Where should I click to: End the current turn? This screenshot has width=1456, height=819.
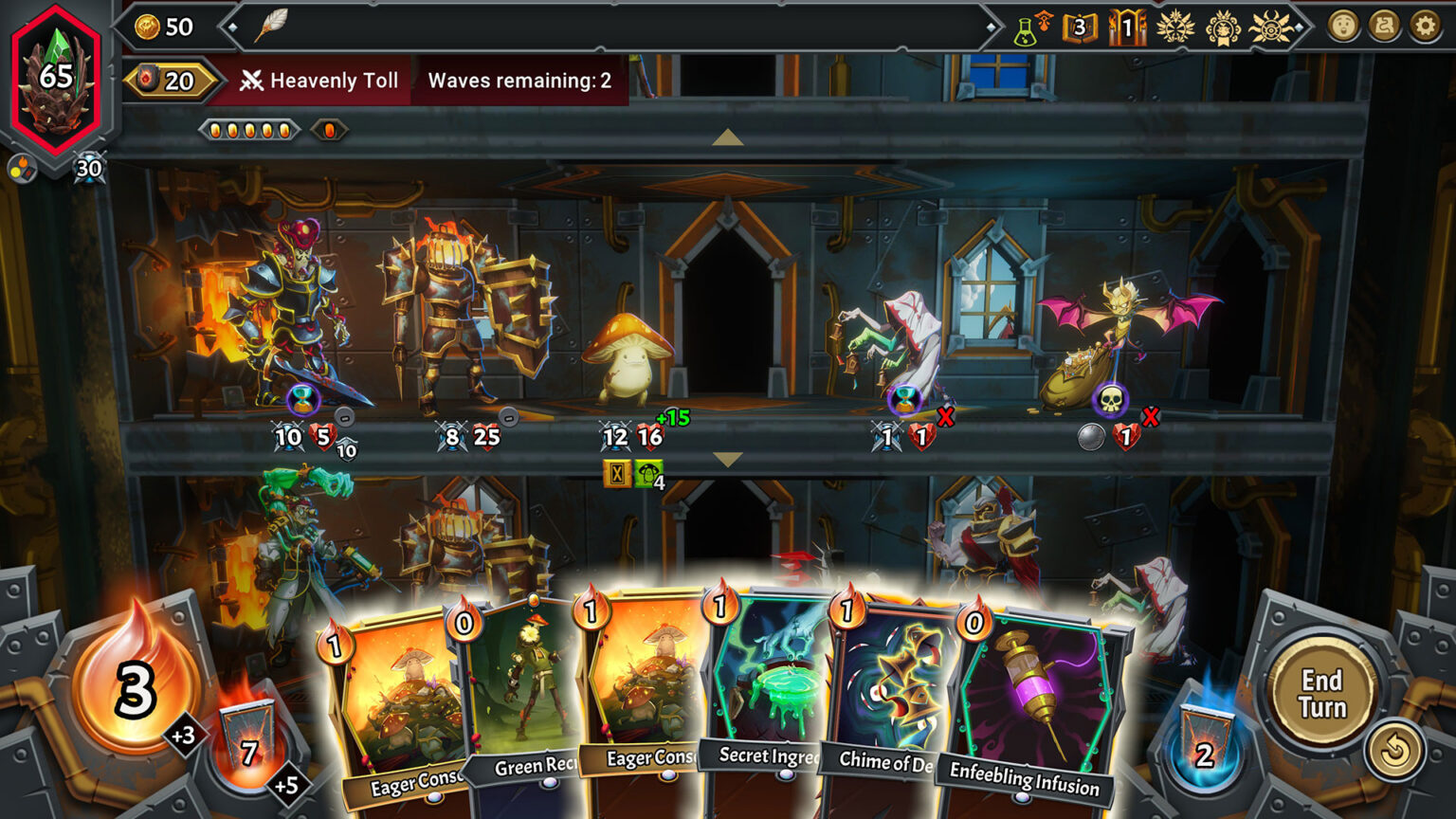(x=1321, y=694)
